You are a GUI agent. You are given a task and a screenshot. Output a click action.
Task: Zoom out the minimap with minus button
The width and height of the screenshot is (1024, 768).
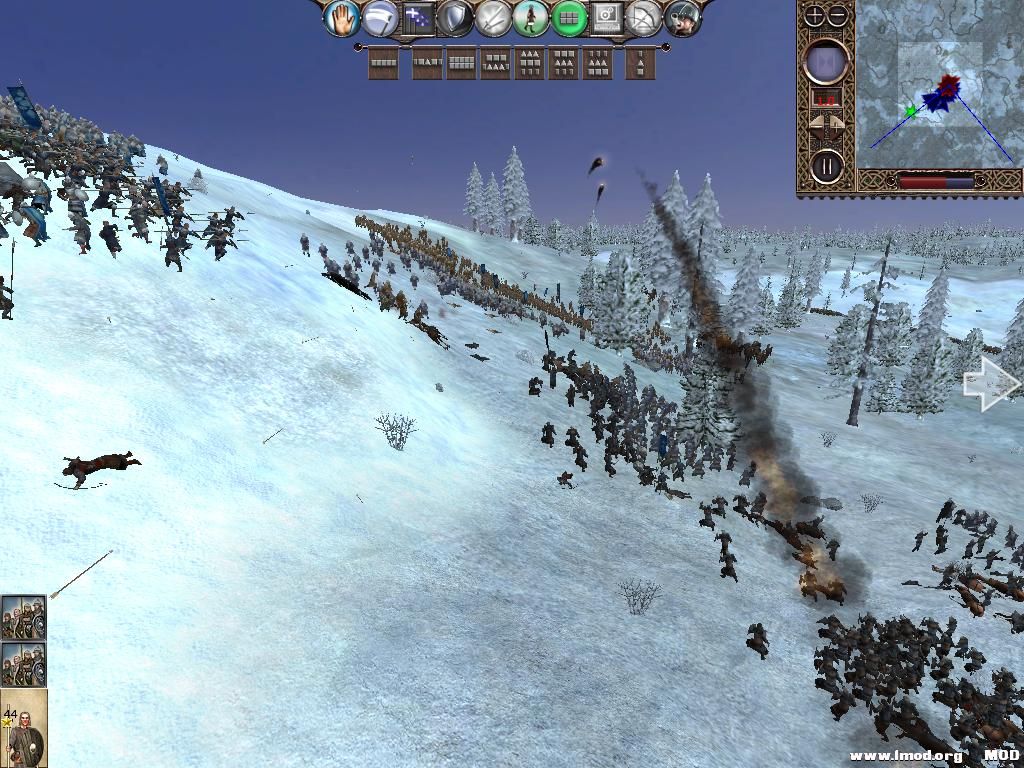click(838, 16)
